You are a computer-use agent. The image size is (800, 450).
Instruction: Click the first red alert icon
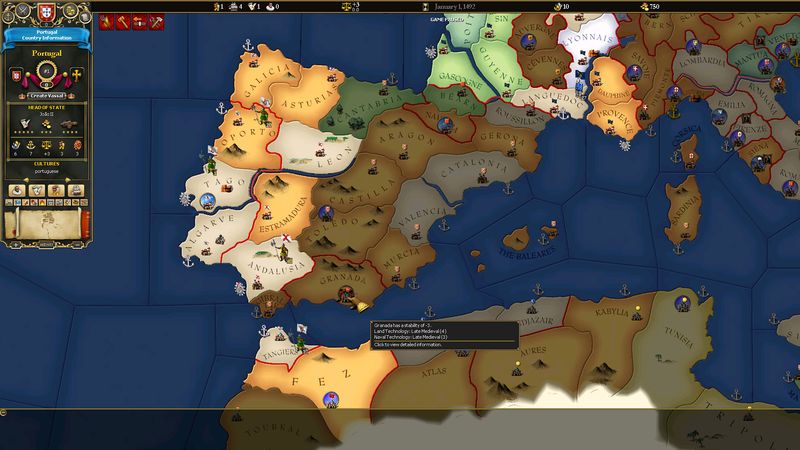click(x=105, y=20)
